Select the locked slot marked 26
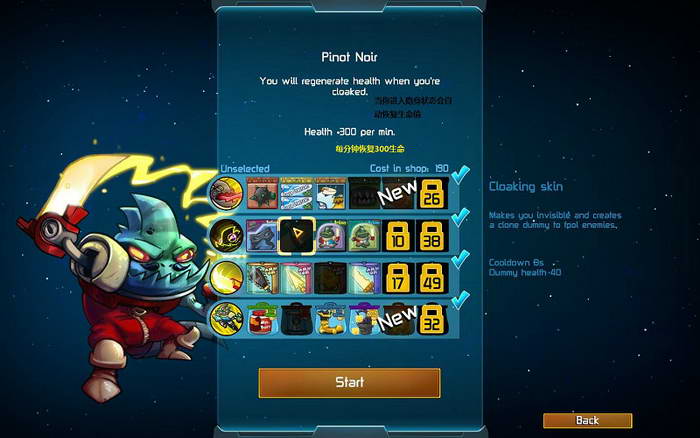Screen dimensions: 700x438 [432, 193]
